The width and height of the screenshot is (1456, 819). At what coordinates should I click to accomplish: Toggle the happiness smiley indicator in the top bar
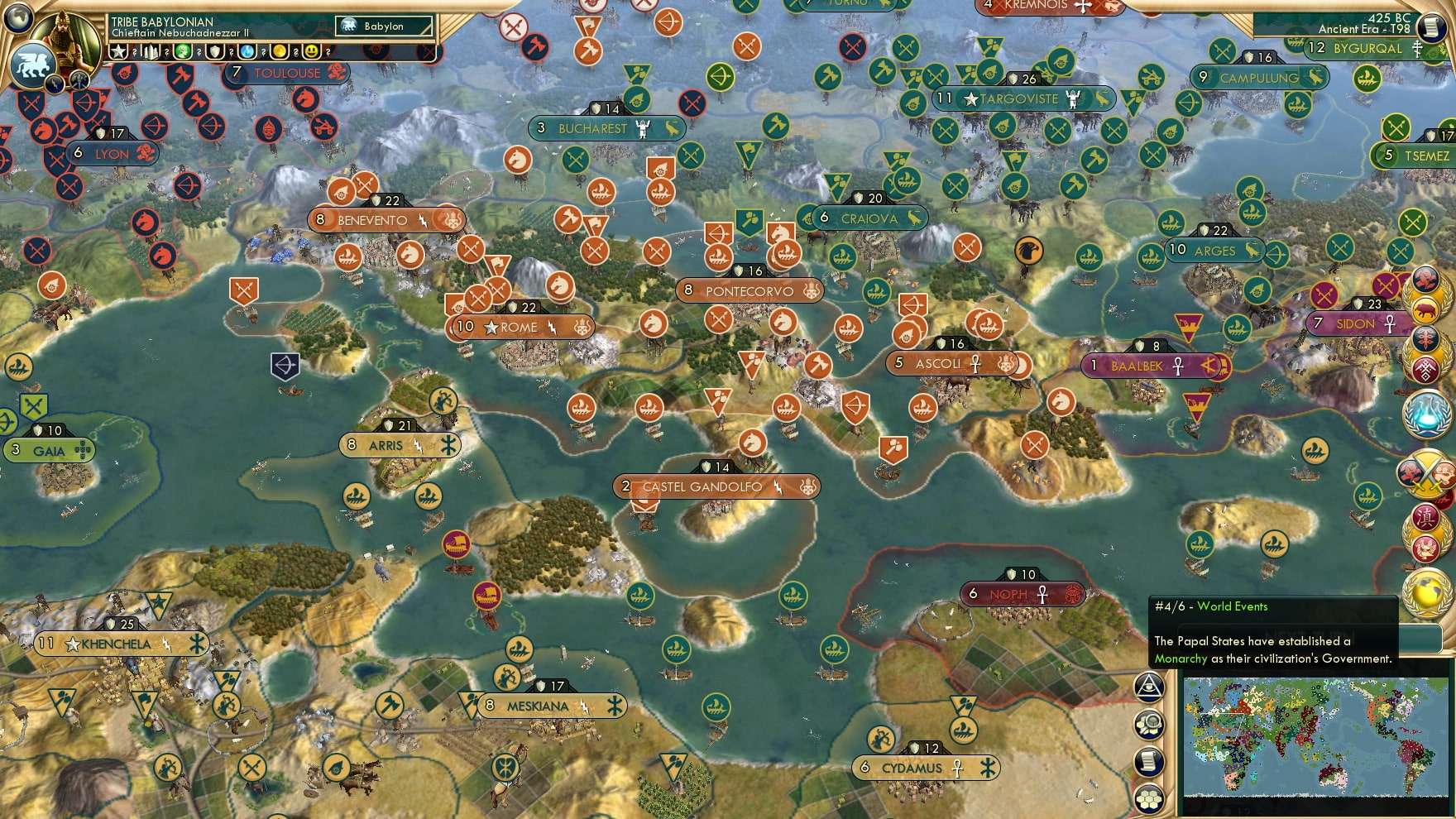(x=310, y=51)
